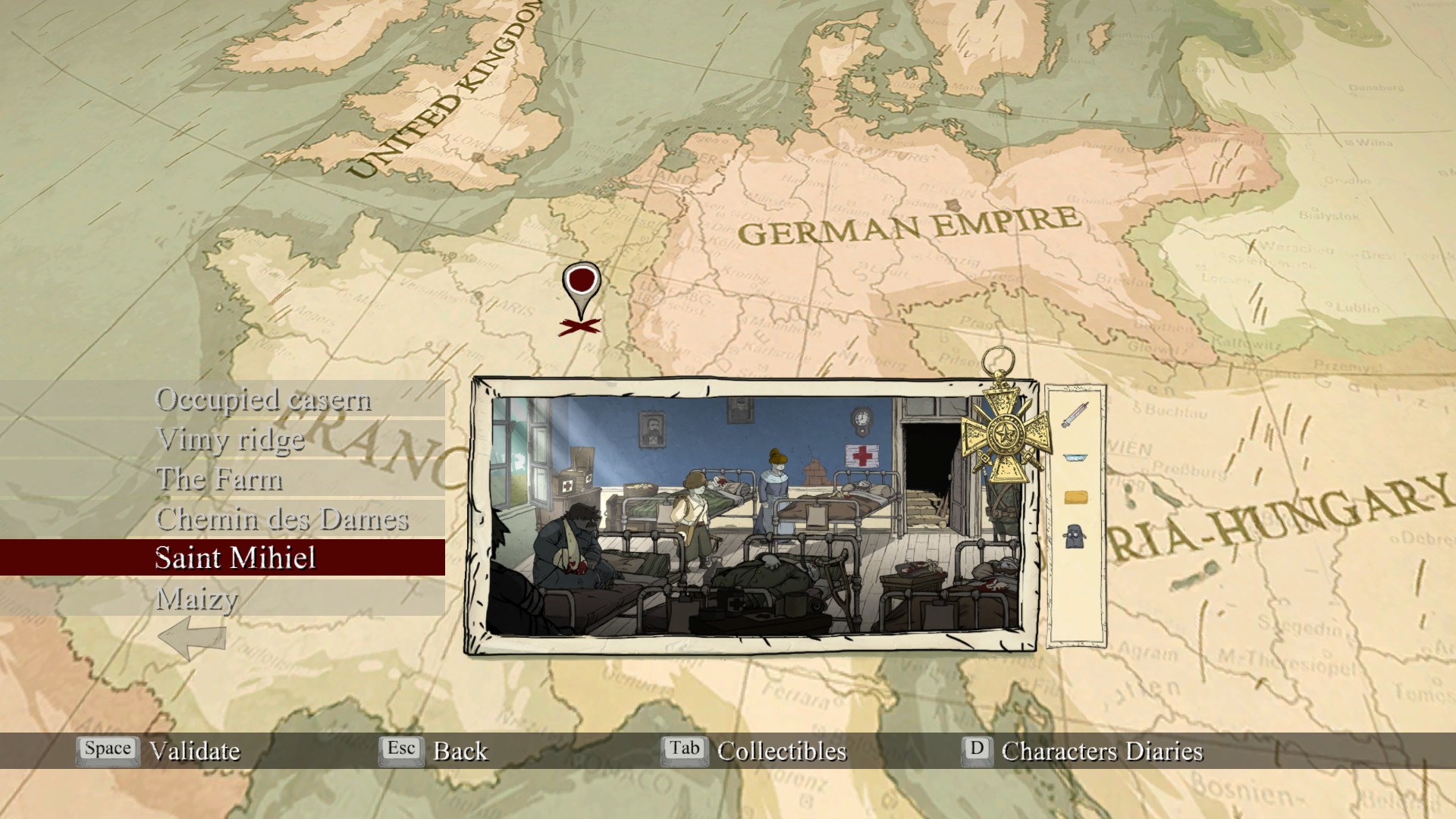Choose the Maizy chapter

197,599
